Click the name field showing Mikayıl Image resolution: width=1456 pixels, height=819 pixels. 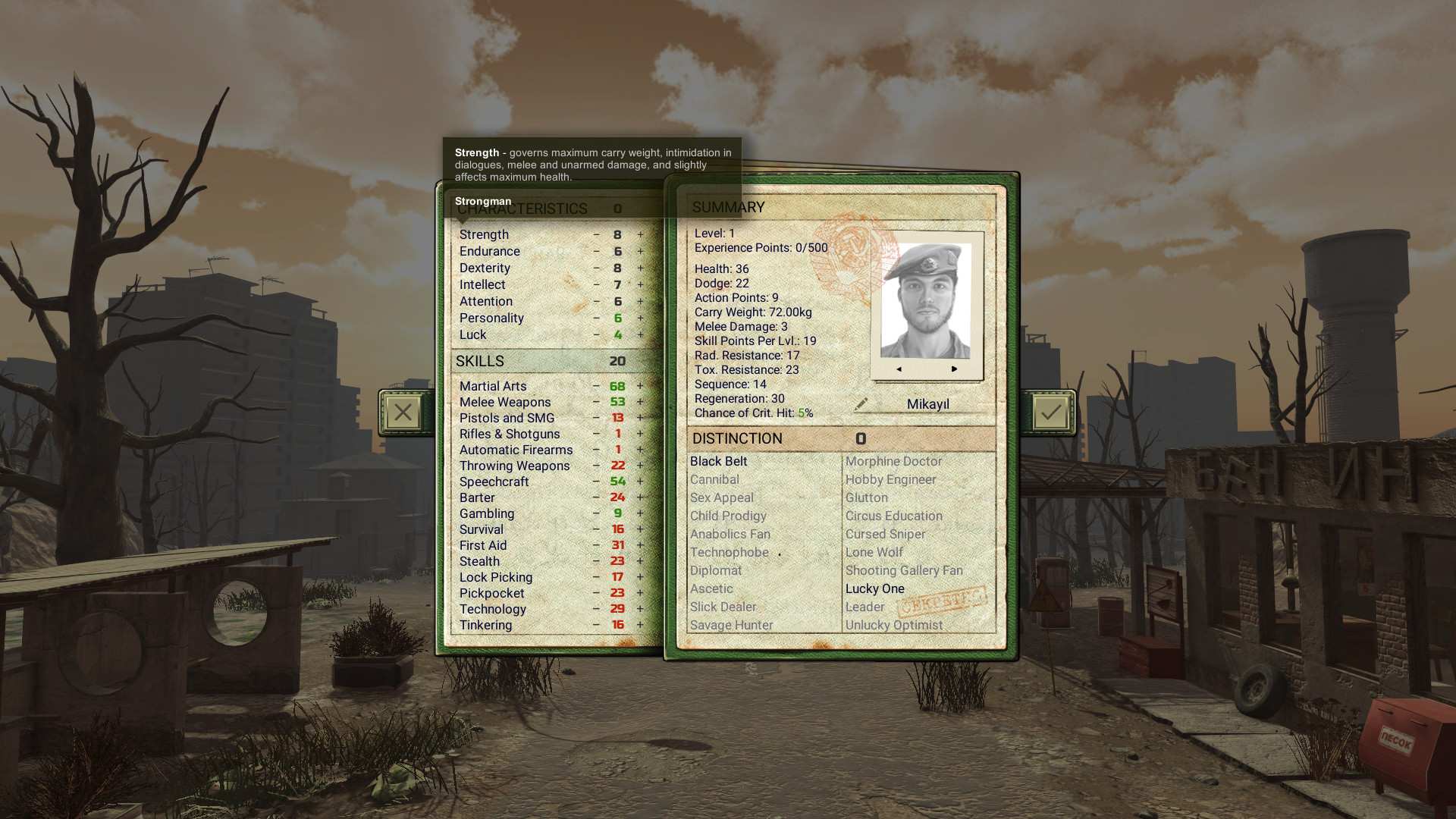[x=930, y=403]
